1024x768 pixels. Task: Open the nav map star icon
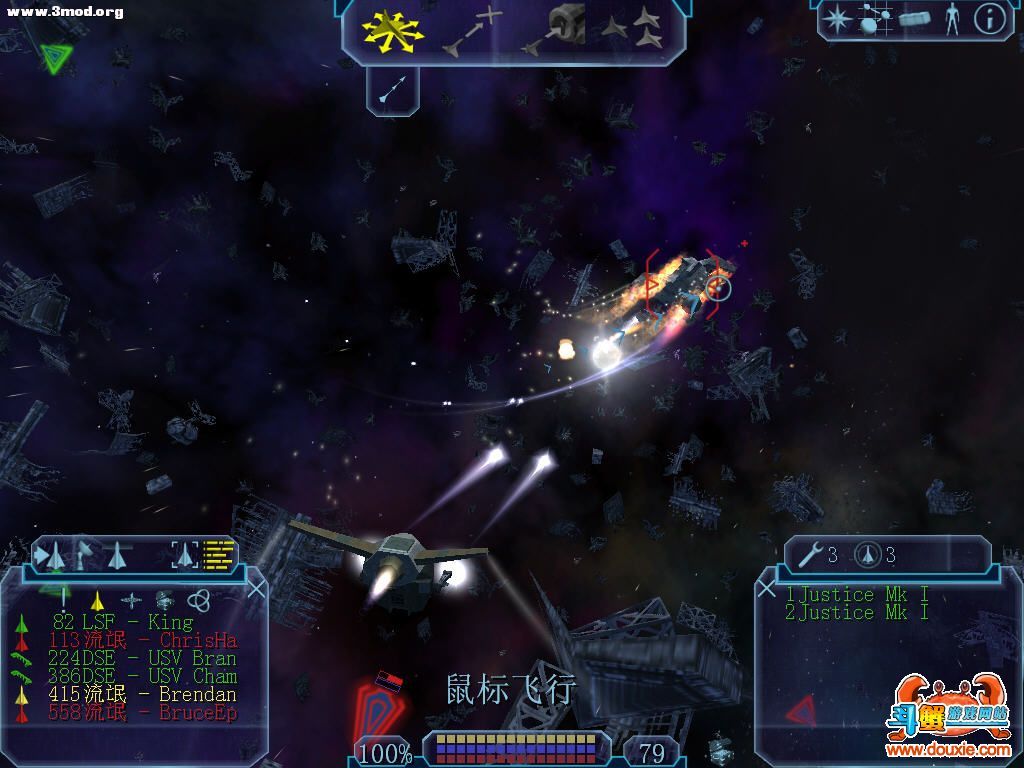[x=836, y=19]
